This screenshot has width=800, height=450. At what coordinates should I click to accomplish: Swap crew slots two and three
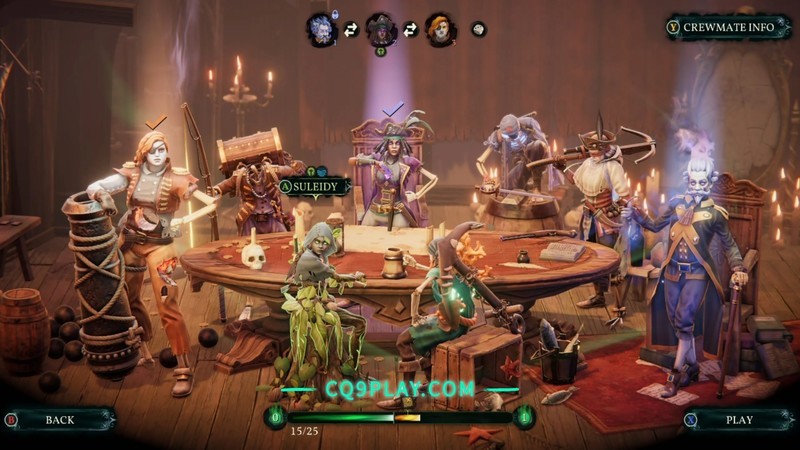tap(410, 30)
